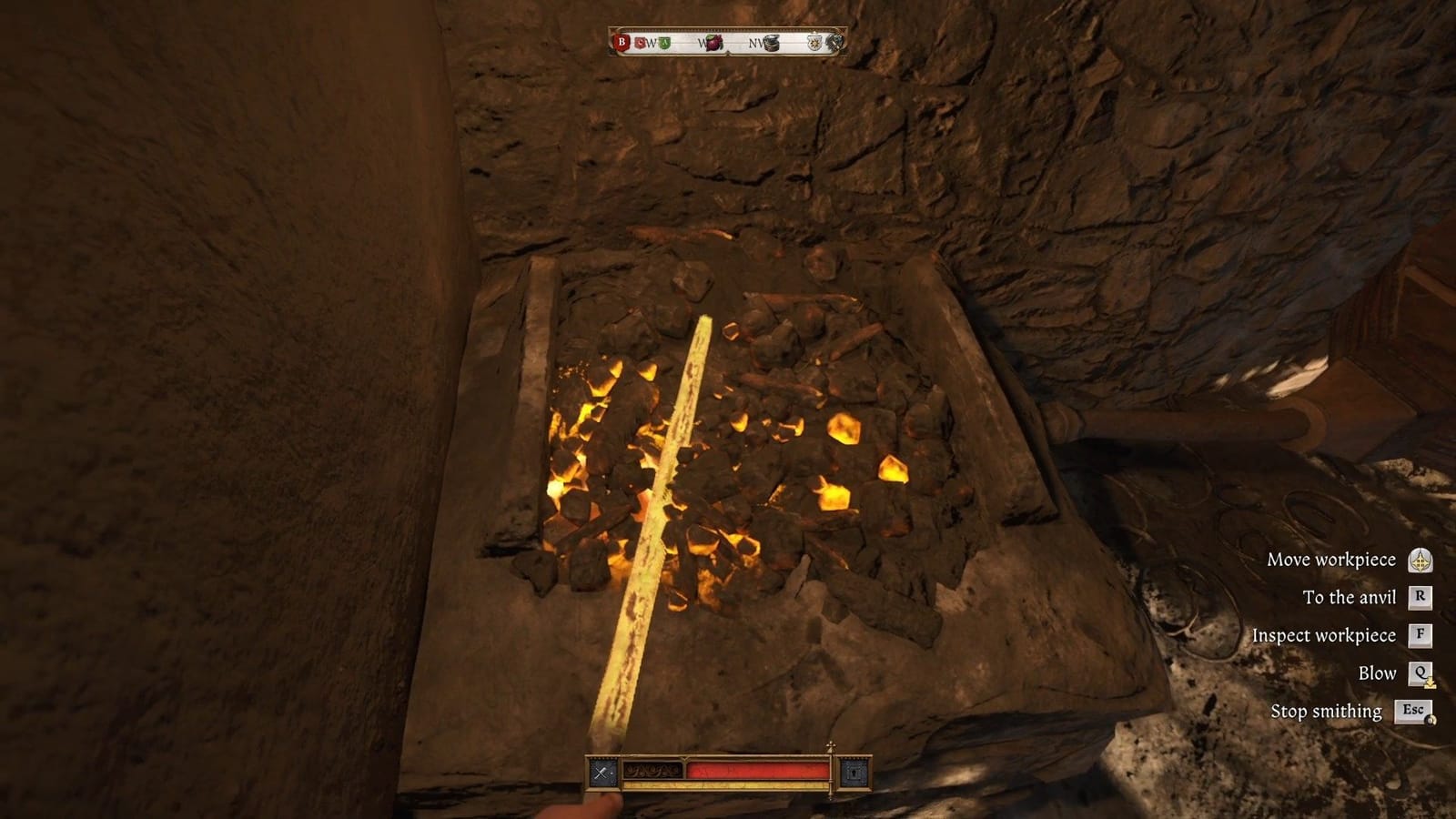Click the green A shield on the compass
The image size is (1456, 819).
click(x=664, y=43)
